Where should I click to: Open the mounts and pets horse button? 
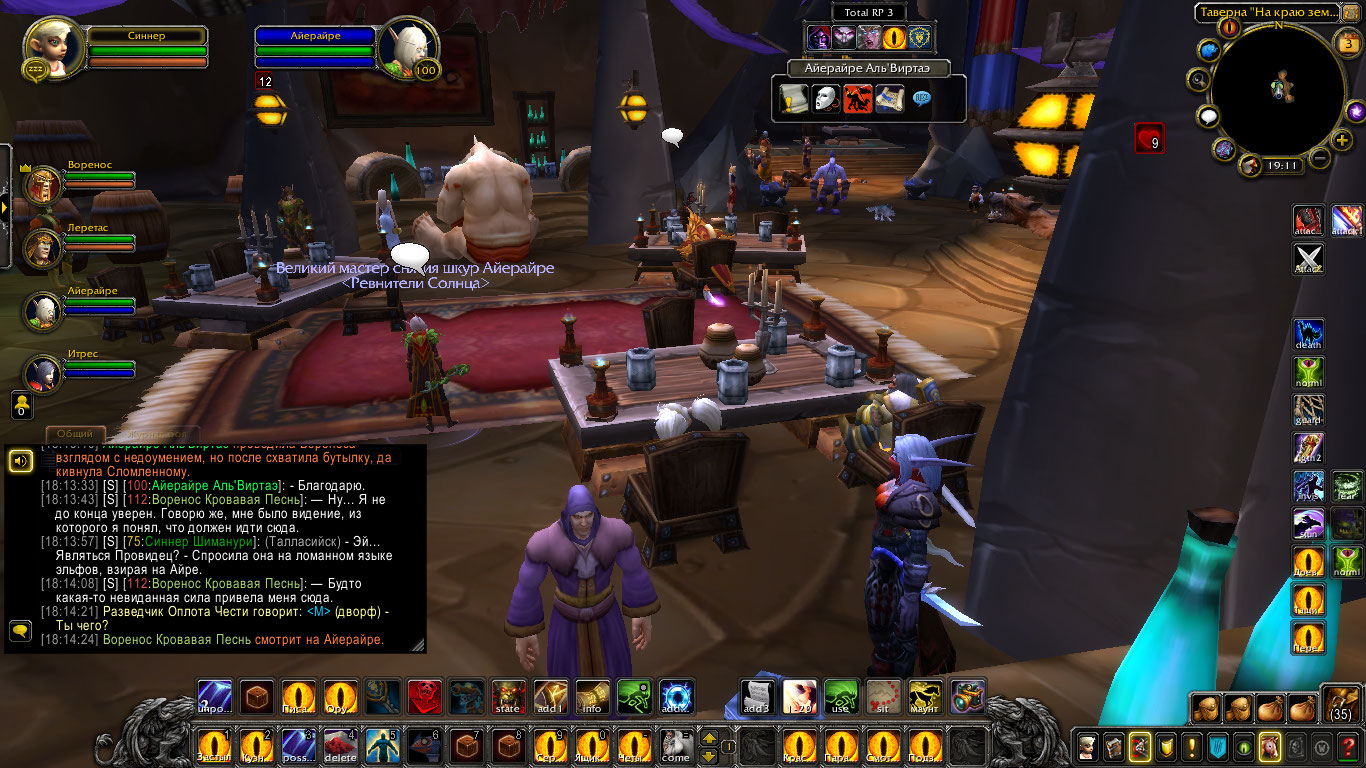[x=1270, y=746]
